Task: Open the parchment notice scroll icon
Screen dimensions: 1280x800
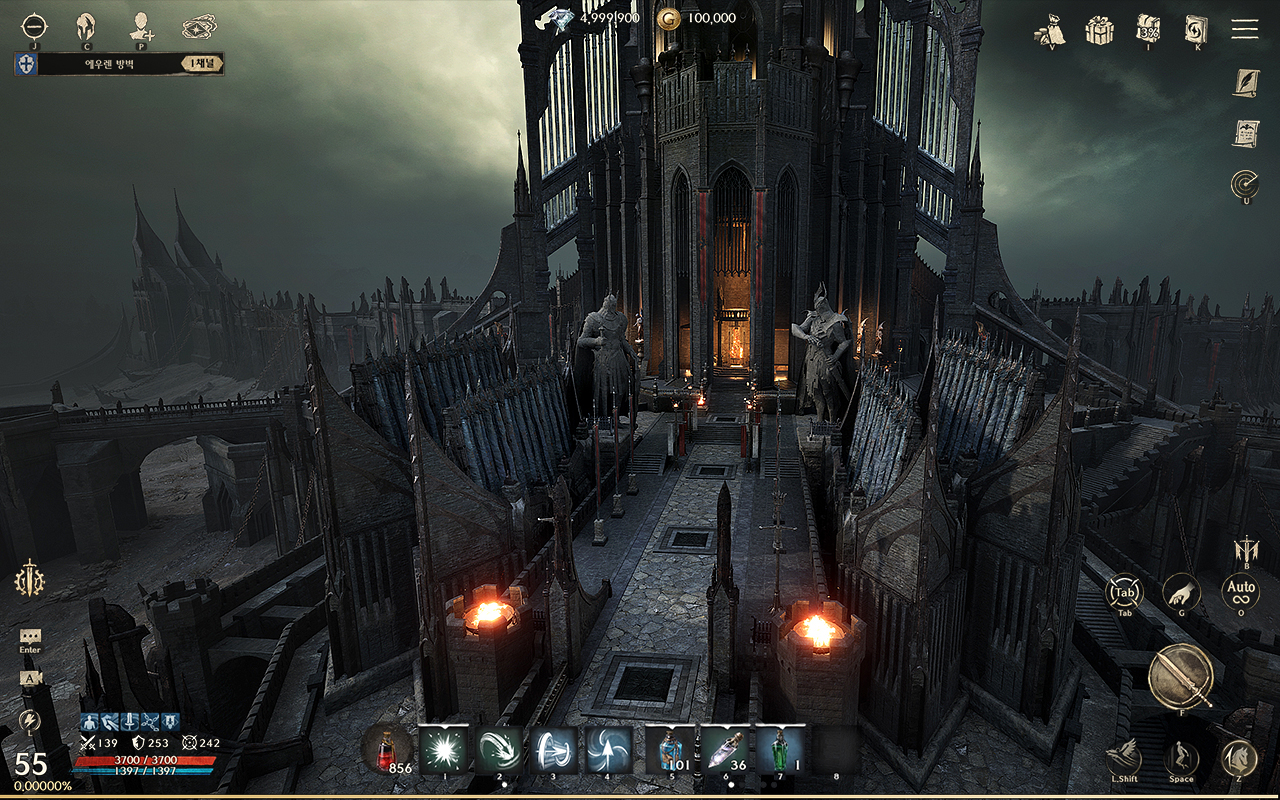Action: (1244, 133)
